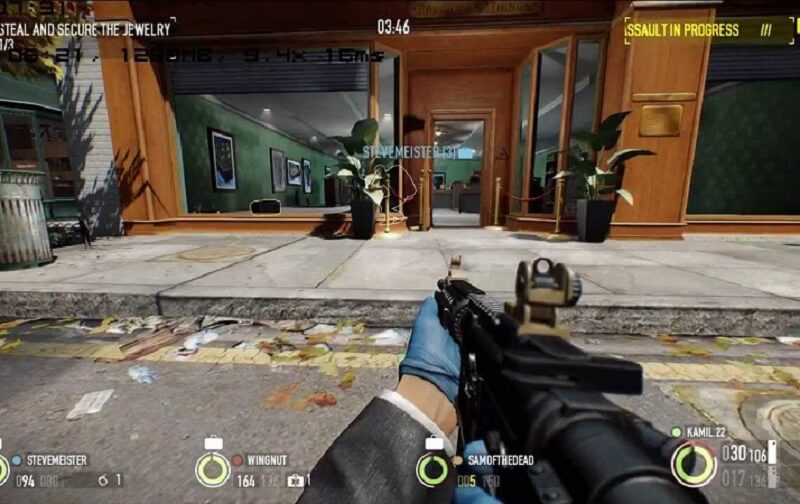Select Kamil 22's player name
The height and width of the screenshot is (504, 800).
click(706, 432)
